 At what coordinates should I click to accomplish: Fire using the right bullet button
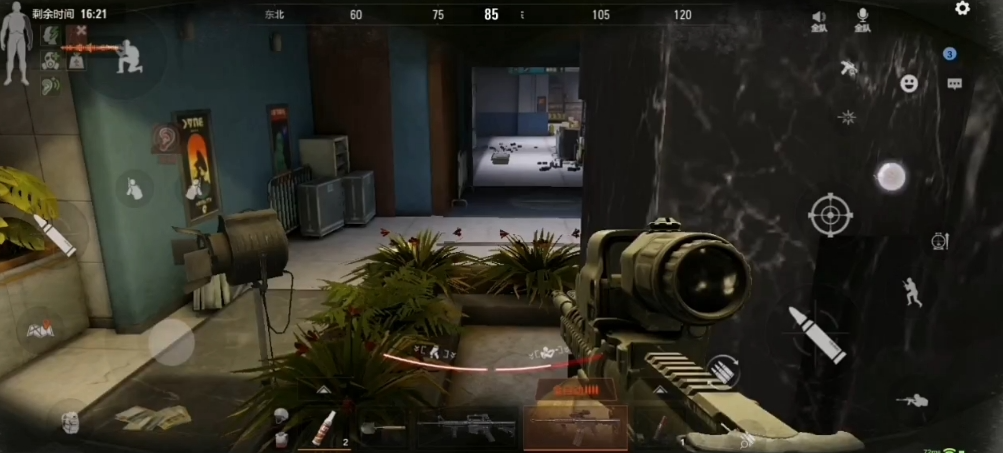pos(816,335)
